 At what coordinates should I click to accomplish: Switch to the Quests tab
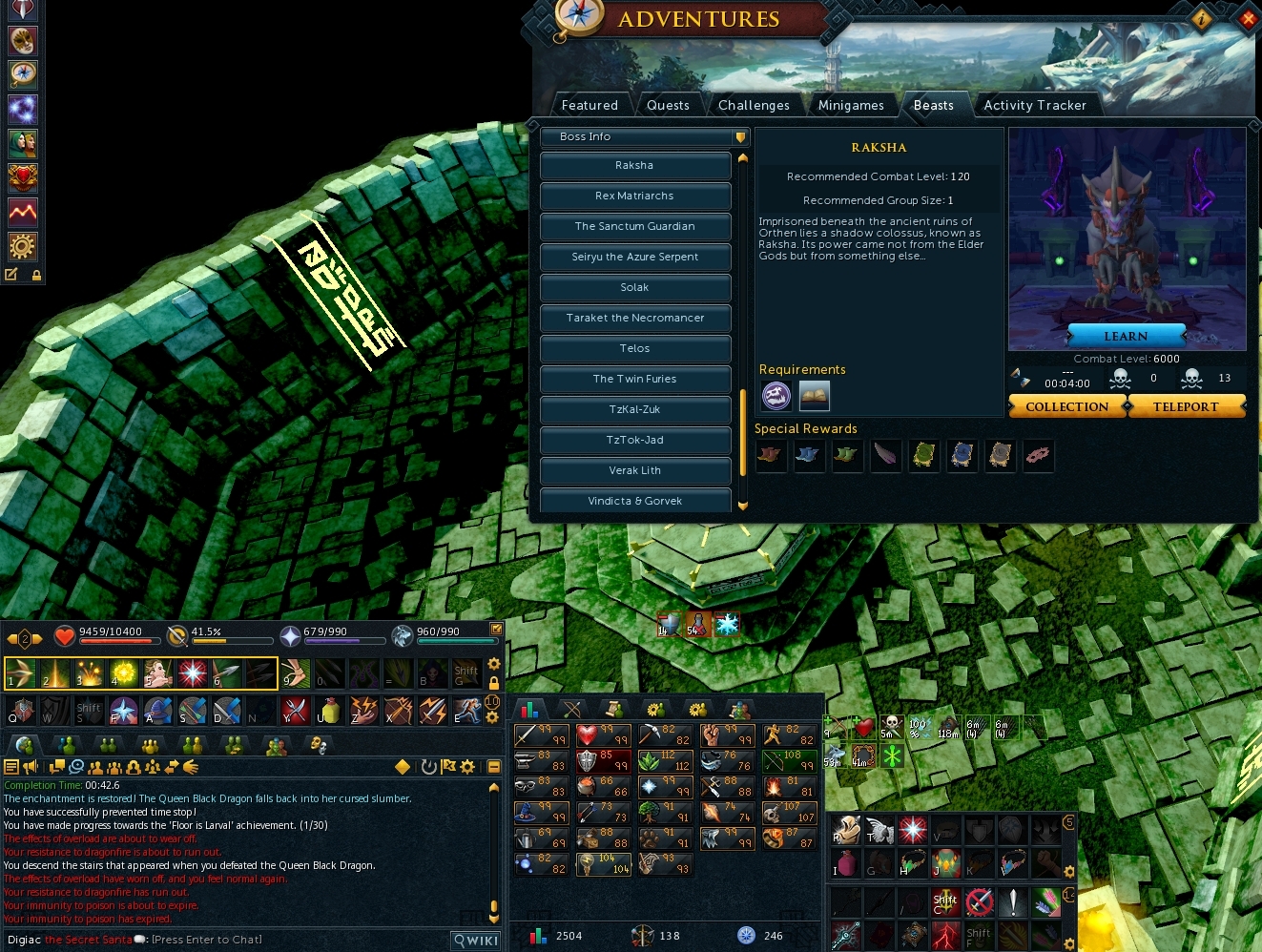pos(669,105)
